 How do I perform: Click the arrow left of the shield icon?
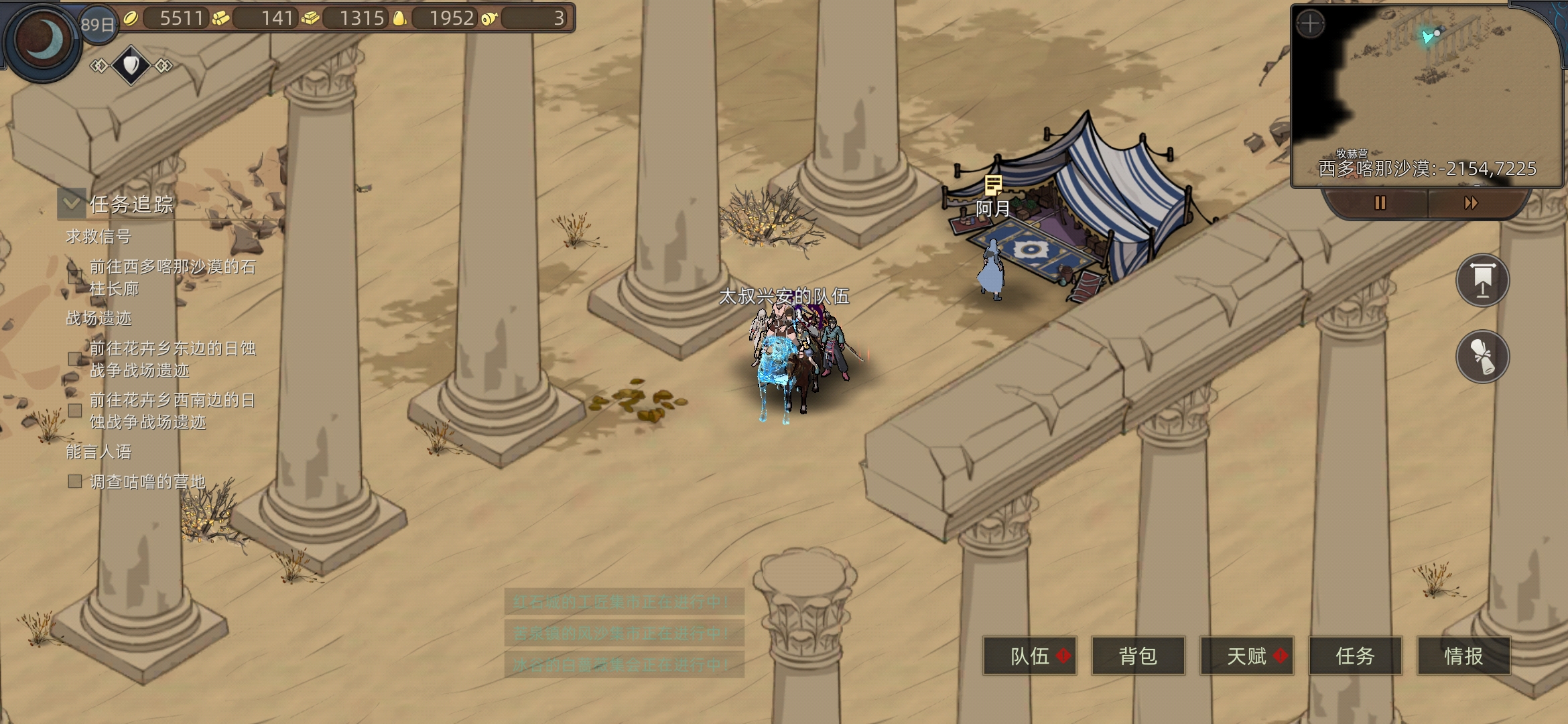click(99, 65)
